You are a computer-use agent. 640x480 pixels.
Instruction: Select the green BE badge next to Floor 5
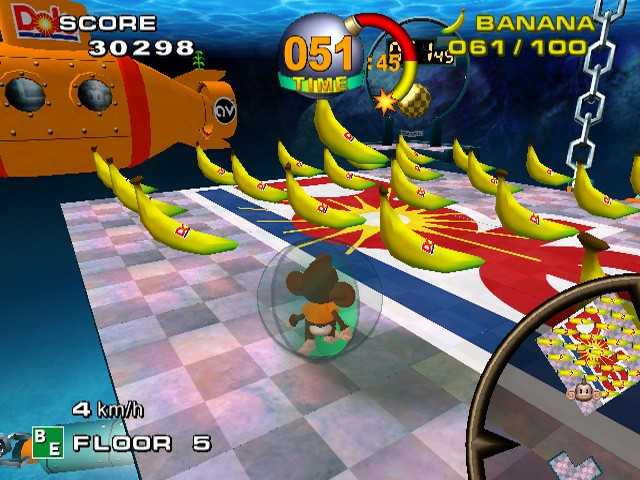47,442
